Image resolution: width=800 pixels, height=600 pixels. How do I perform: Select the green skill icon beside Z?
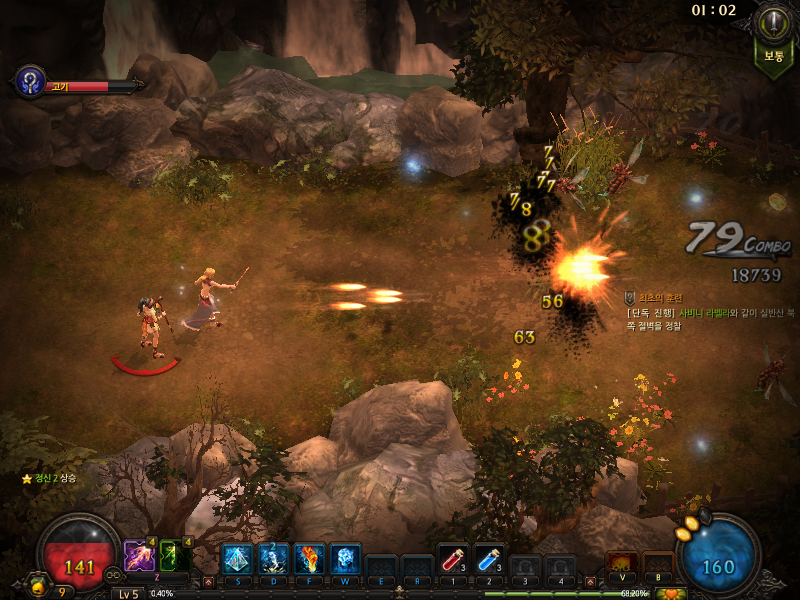click(x=173, y=556)
